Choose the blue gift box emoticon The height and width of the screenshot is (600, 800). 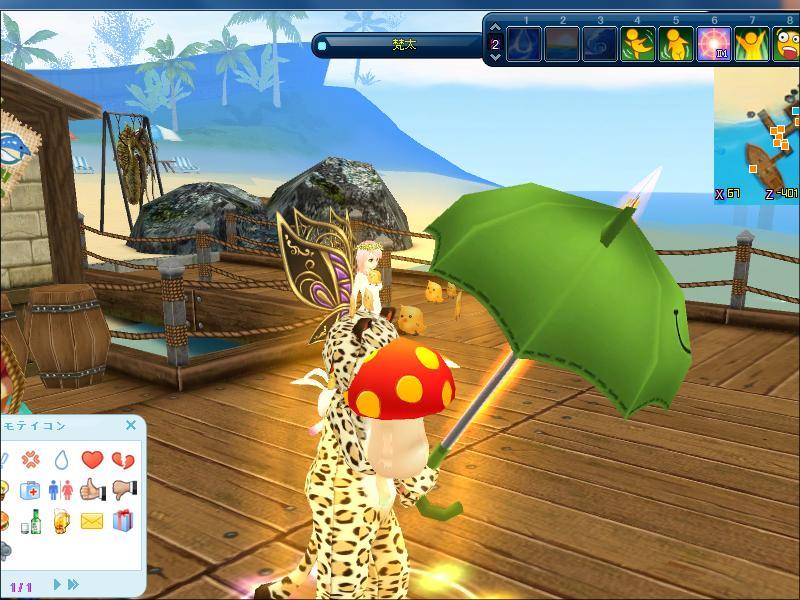point(123,520)
